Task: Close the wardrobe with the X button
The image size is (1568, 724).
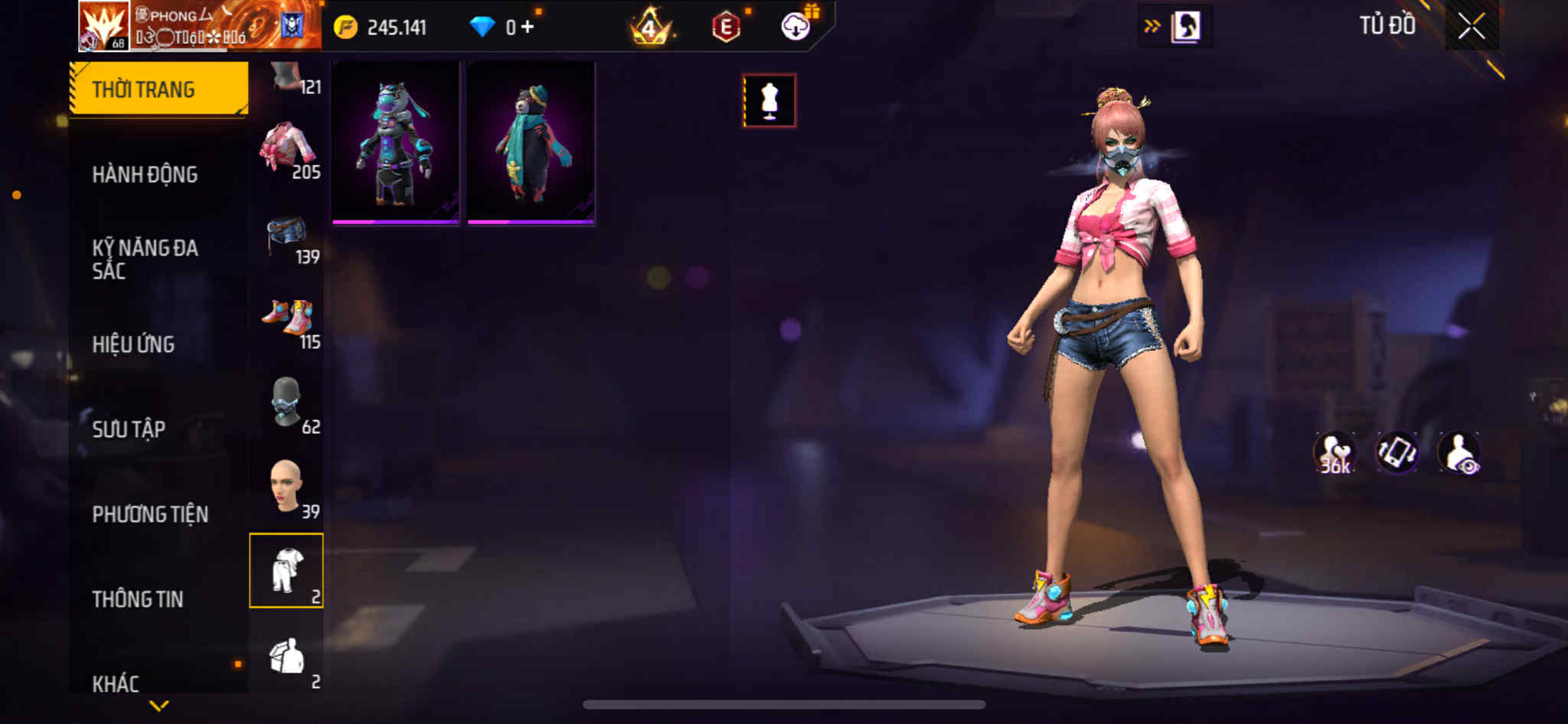Action: point(1471,27)
